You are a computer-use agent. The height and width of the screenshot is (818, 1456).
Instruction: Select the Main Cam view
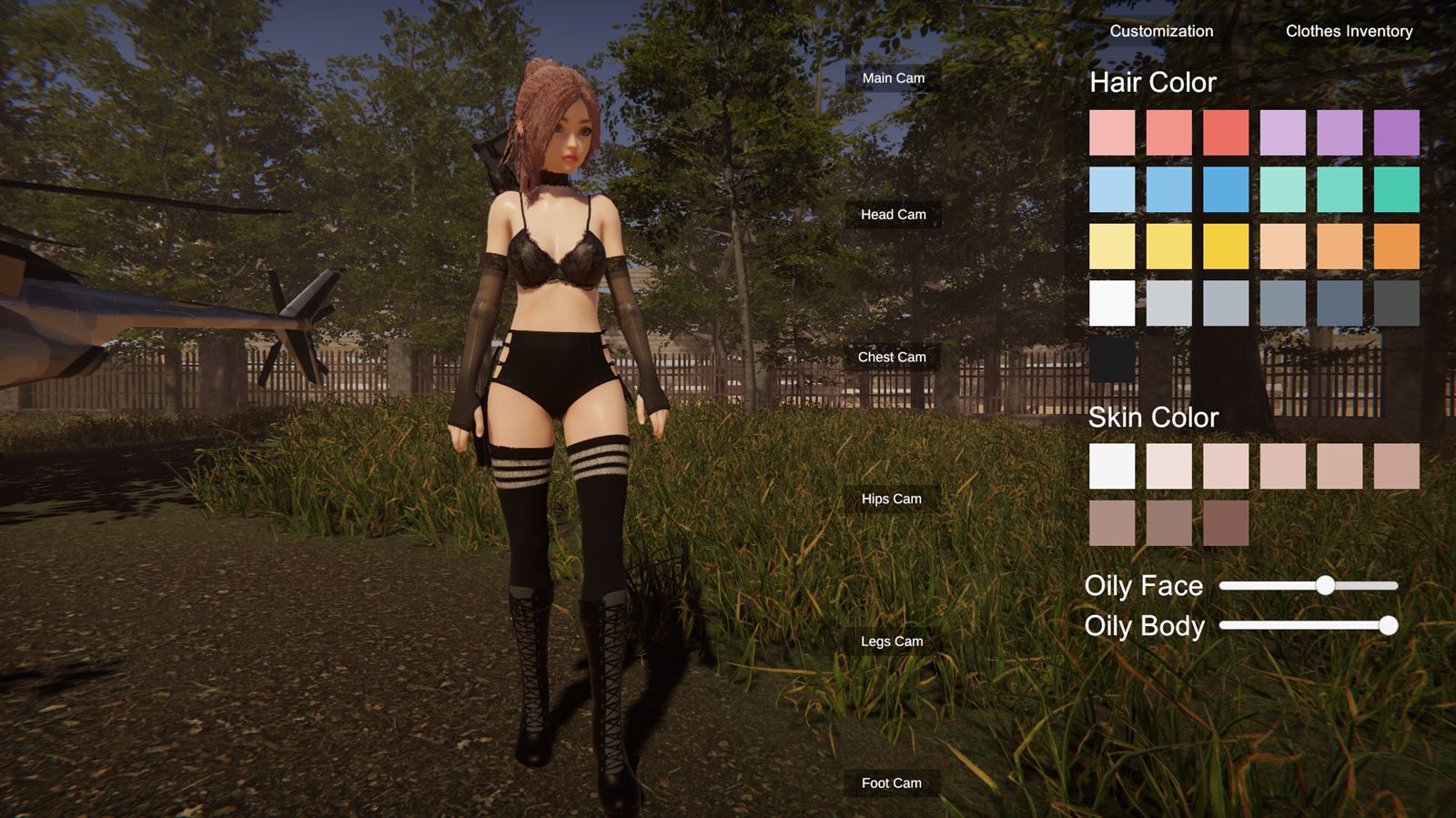click(893, 78)
